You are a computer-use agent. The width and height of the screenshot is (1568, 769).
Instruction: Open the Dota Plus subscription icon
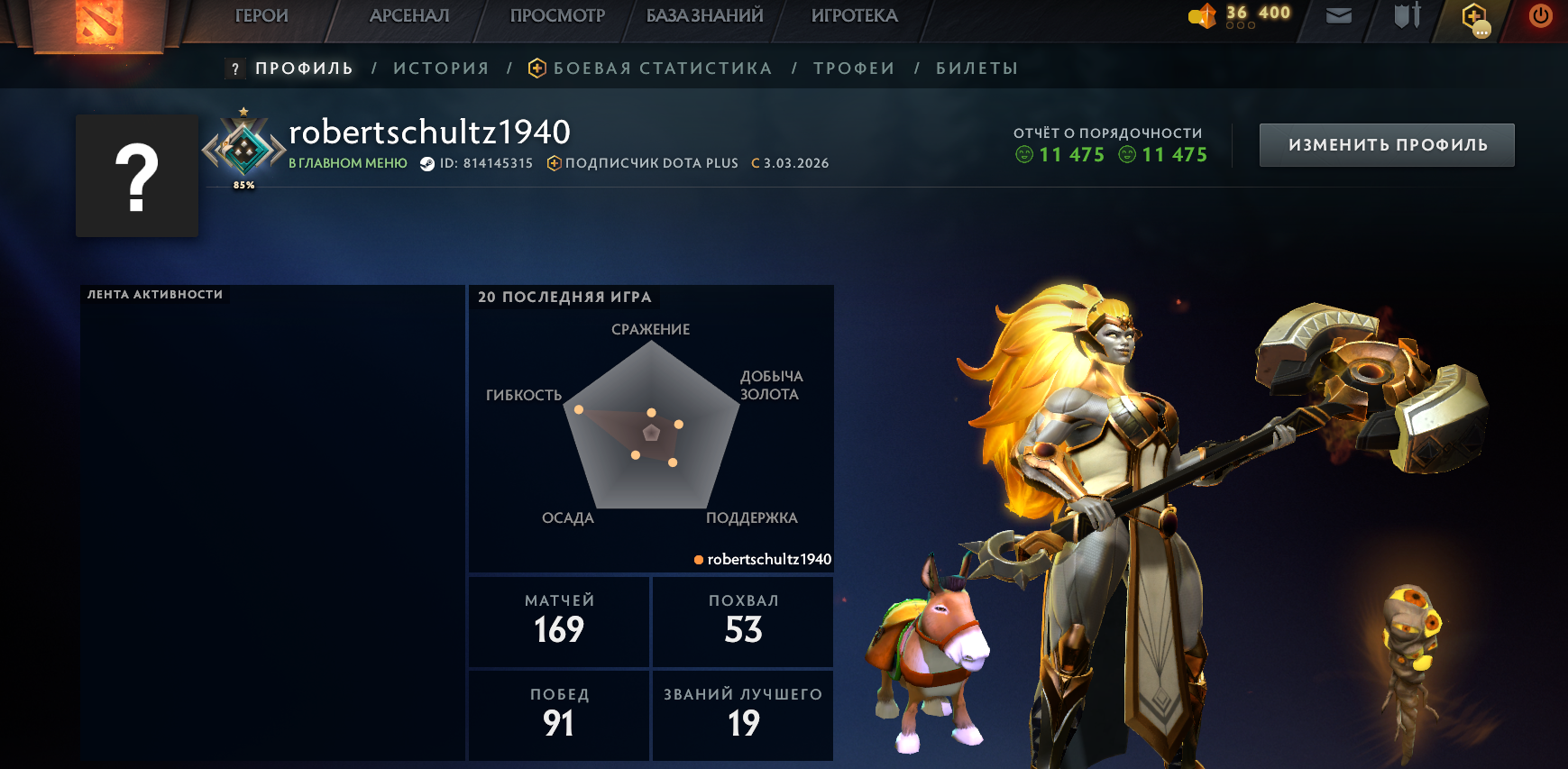pyautogui.click(x=553, y=163)
